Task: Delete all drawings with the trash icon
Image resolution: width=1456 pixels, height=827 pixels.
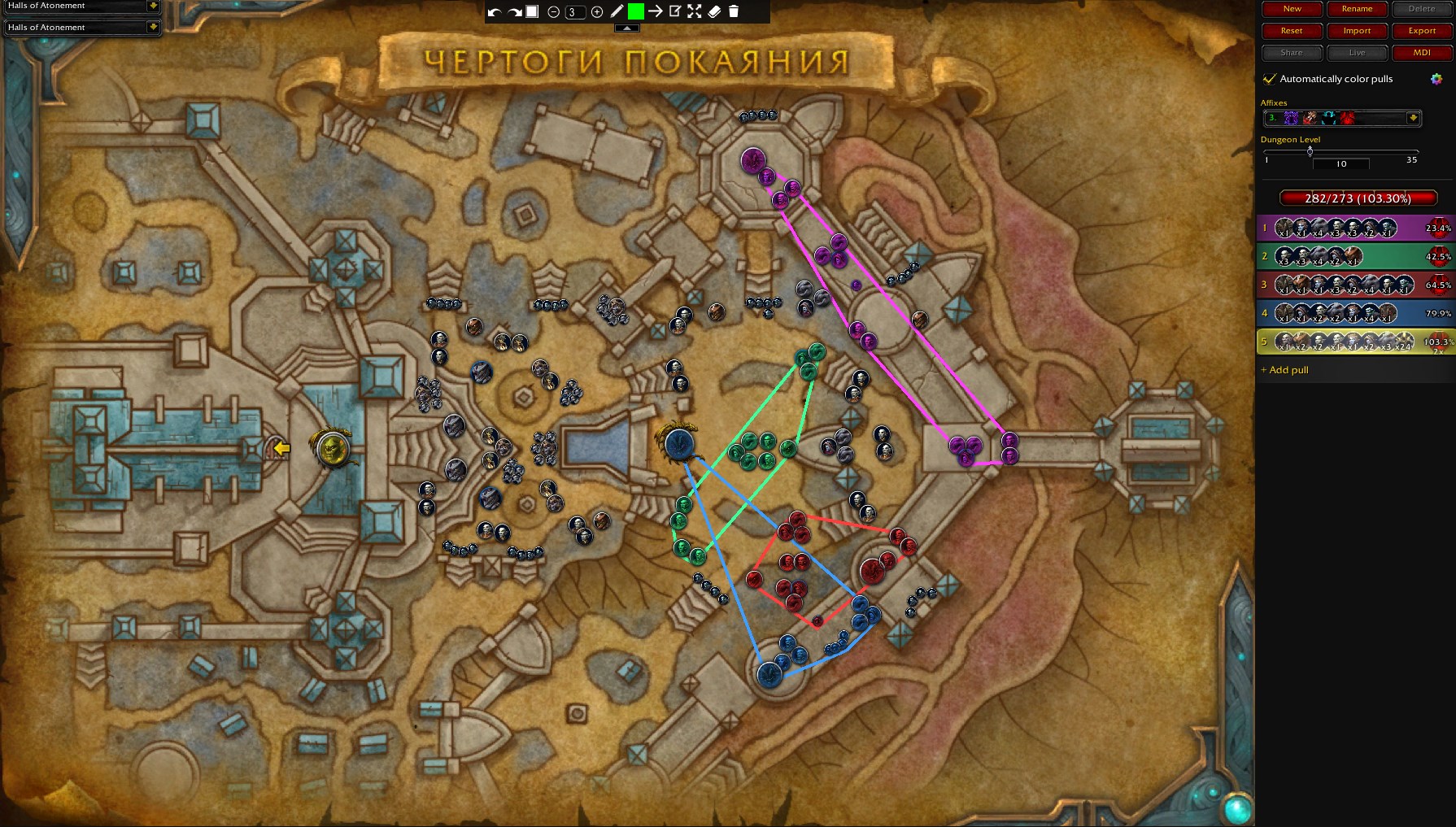Action: coord(734,11)
